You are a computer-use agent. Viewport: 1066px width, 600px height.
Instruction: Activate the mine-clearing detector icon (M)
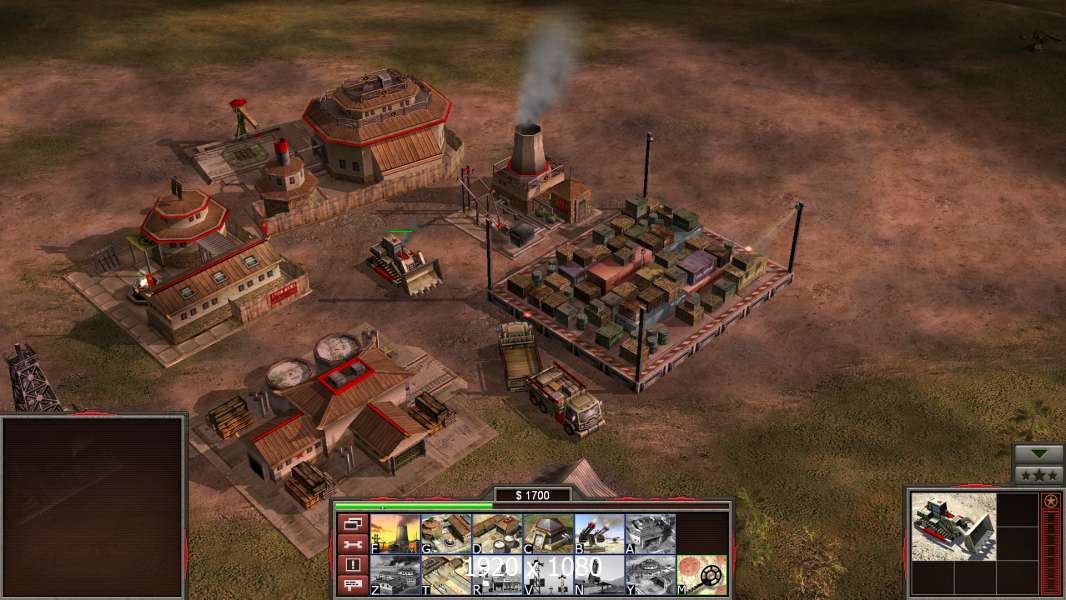click(x=701, y=575)
